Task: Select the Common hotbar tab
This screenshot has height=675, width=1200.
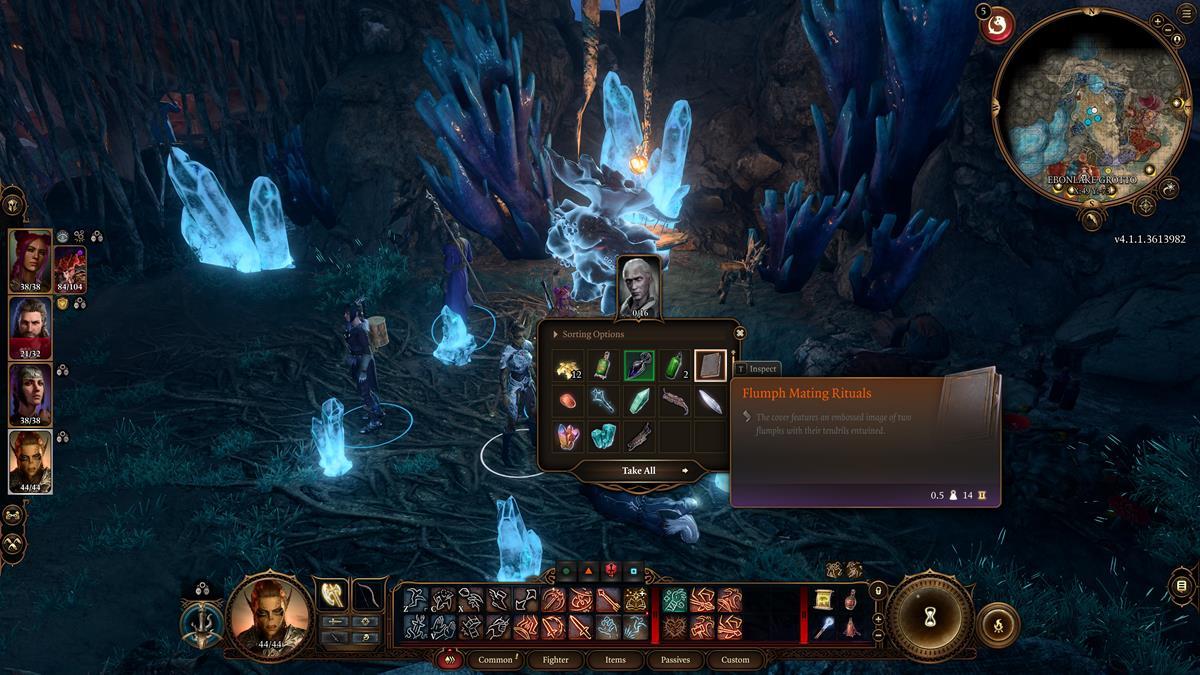Action: pos(495,660)
